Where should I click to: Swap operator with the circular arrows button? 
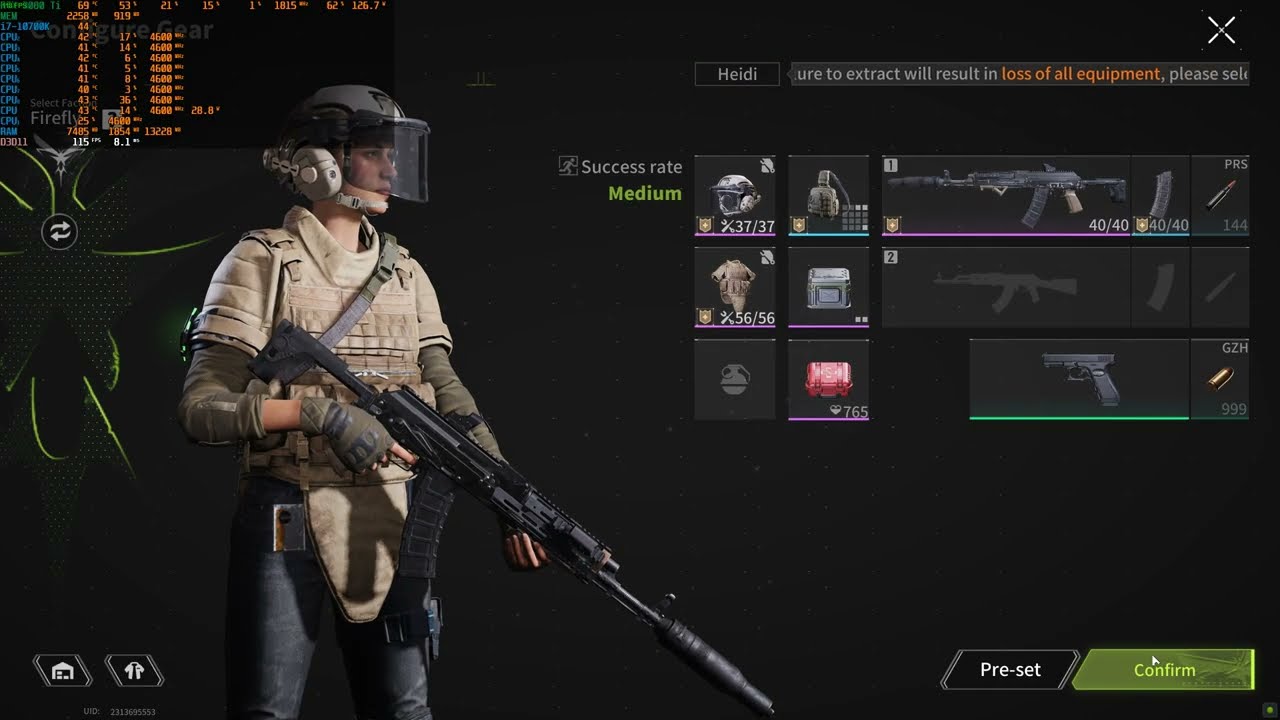point(59,232)
